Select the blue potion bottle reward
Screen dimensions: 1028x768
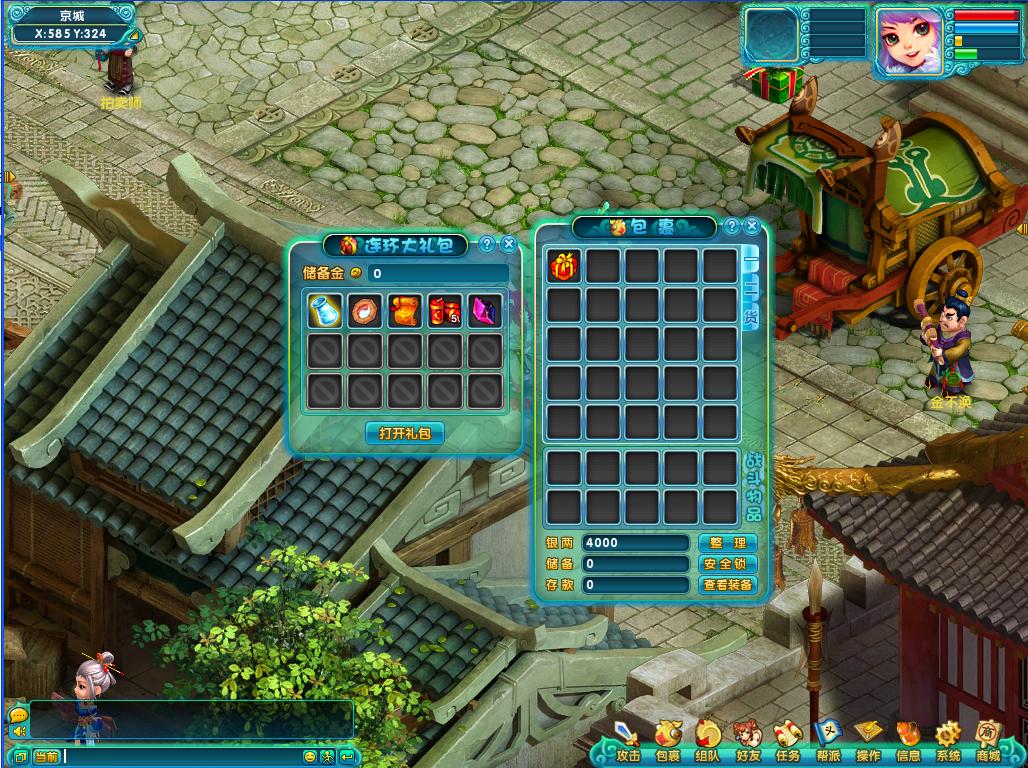tap(325, 311)
